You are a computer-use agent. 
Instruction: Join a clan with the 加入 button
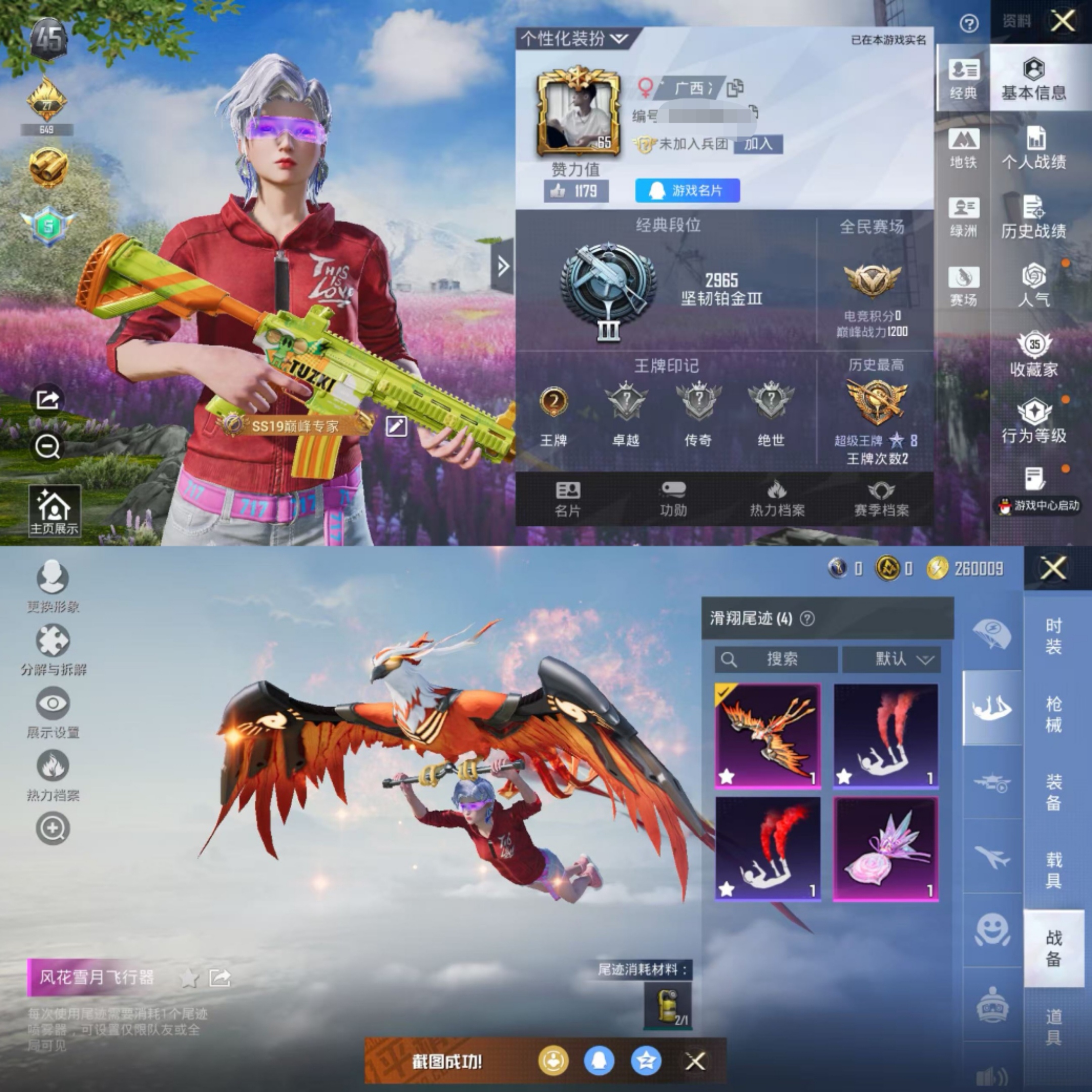[757, 144]
